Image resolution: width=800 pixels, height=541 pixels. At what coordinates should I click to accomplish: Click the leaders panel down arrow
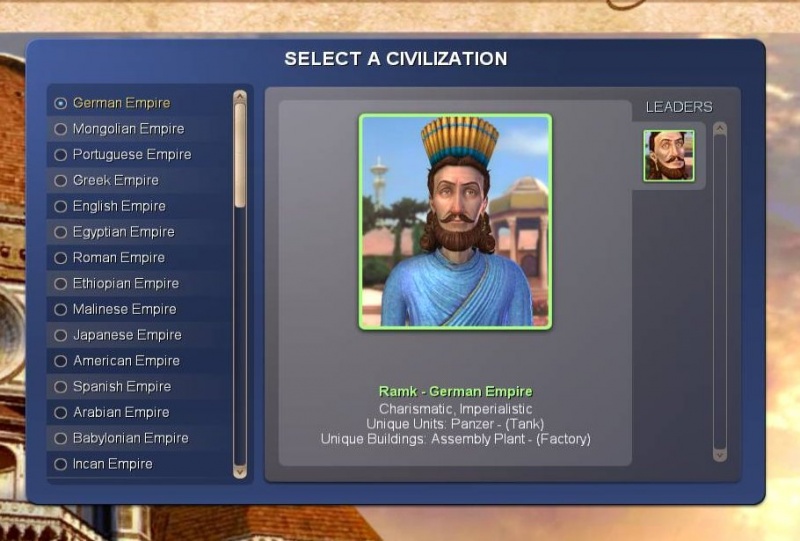coord(719,454)
